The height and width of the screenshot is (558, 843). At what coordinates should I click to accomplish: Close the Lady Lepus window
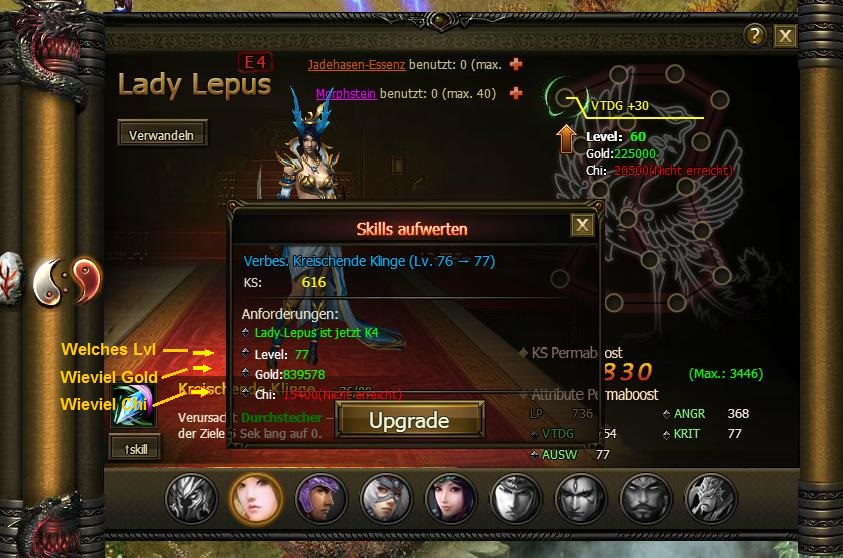click(785, 36)
